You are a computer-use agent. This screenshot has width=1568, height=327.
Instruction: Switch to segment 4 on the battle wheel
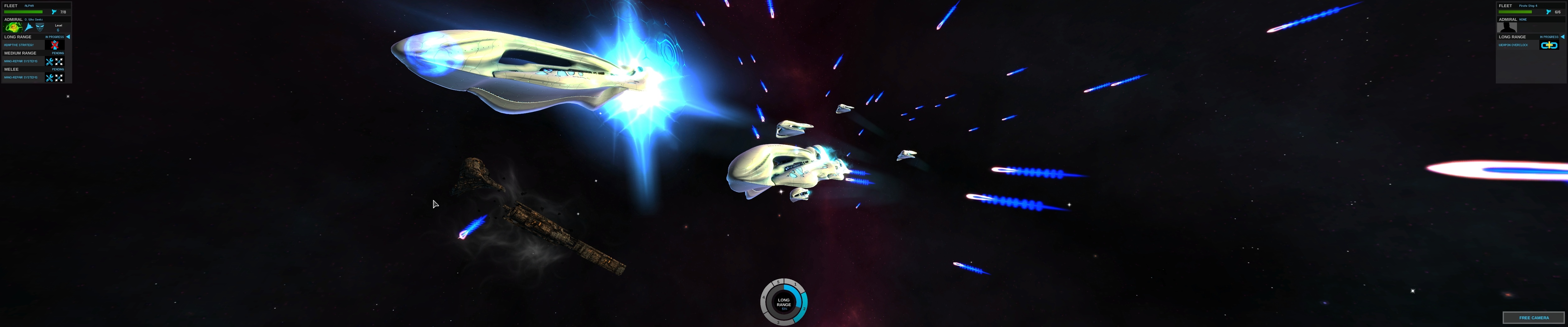764,298
